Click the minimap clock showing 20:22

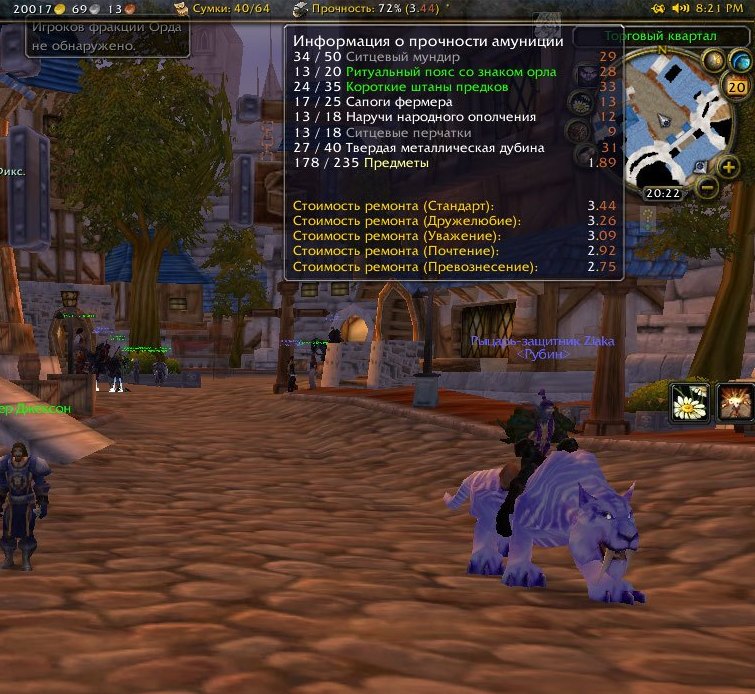661,193
